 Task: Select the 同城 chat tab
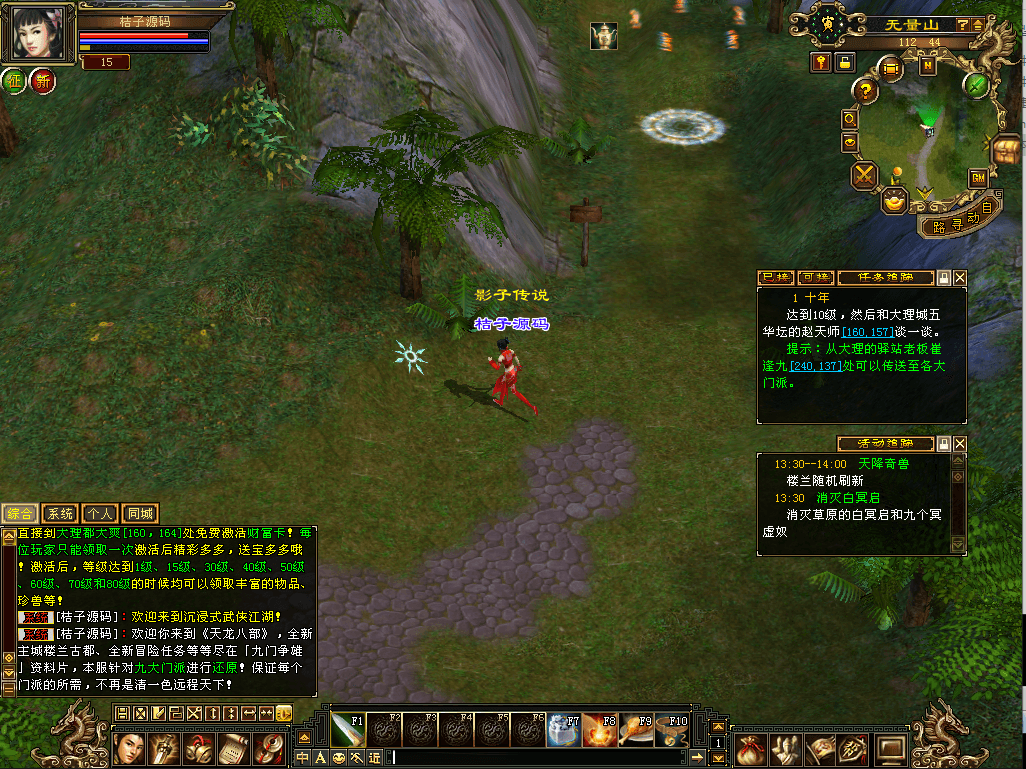coord(141,513)
